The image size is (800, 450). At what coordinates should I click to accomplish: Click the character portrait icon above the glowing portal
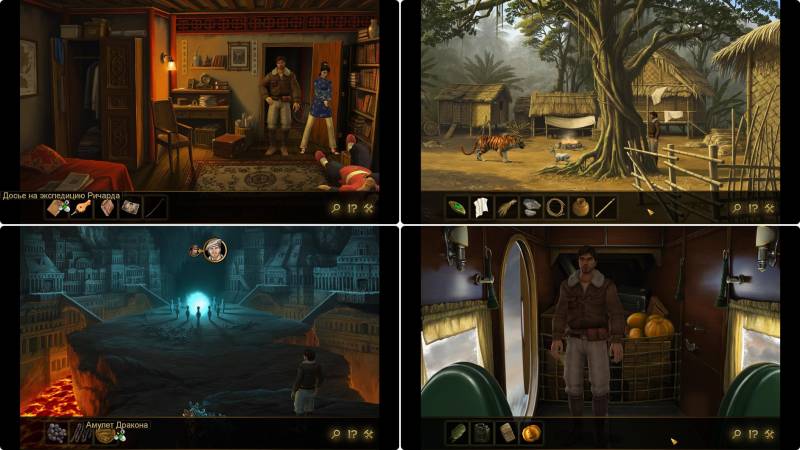[215, 250]
